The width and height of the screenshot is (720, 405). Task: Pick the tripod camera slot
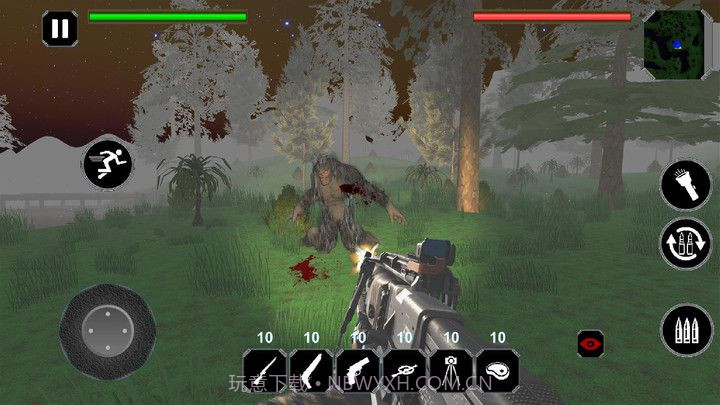(x=450, y=369)
